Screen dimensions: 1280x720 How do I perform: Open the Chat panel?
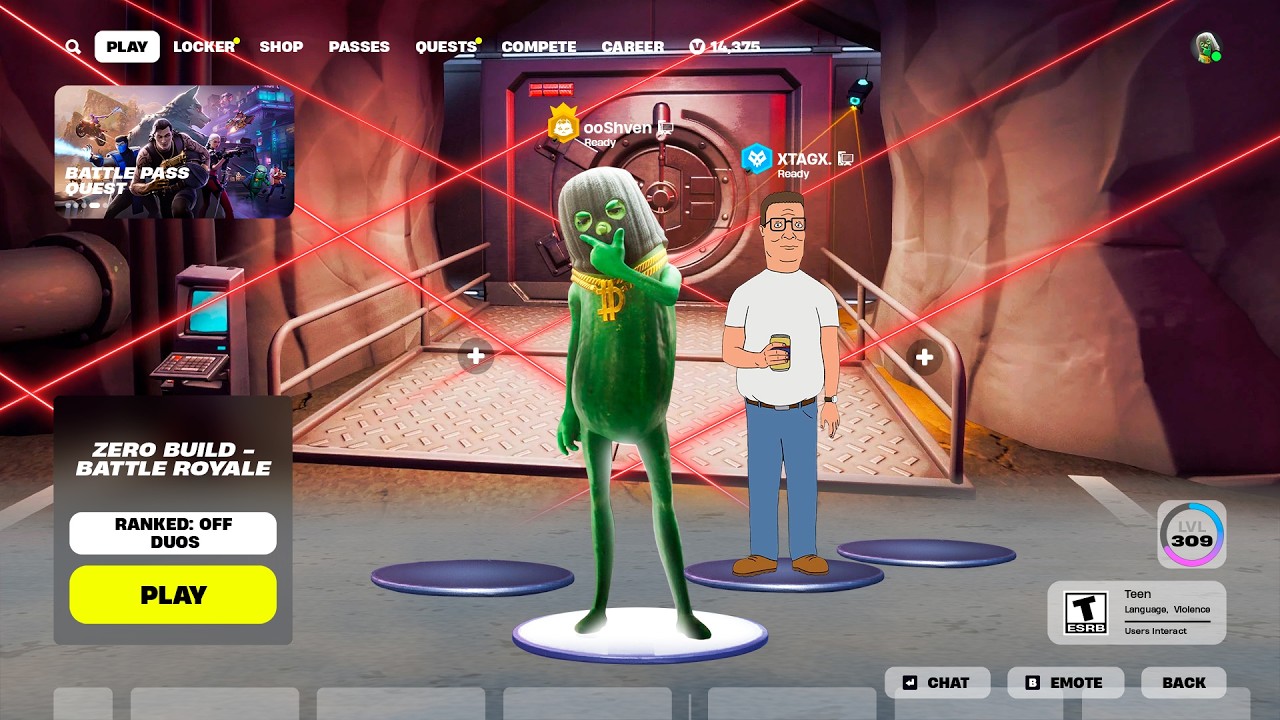click(x=937, y=683)
